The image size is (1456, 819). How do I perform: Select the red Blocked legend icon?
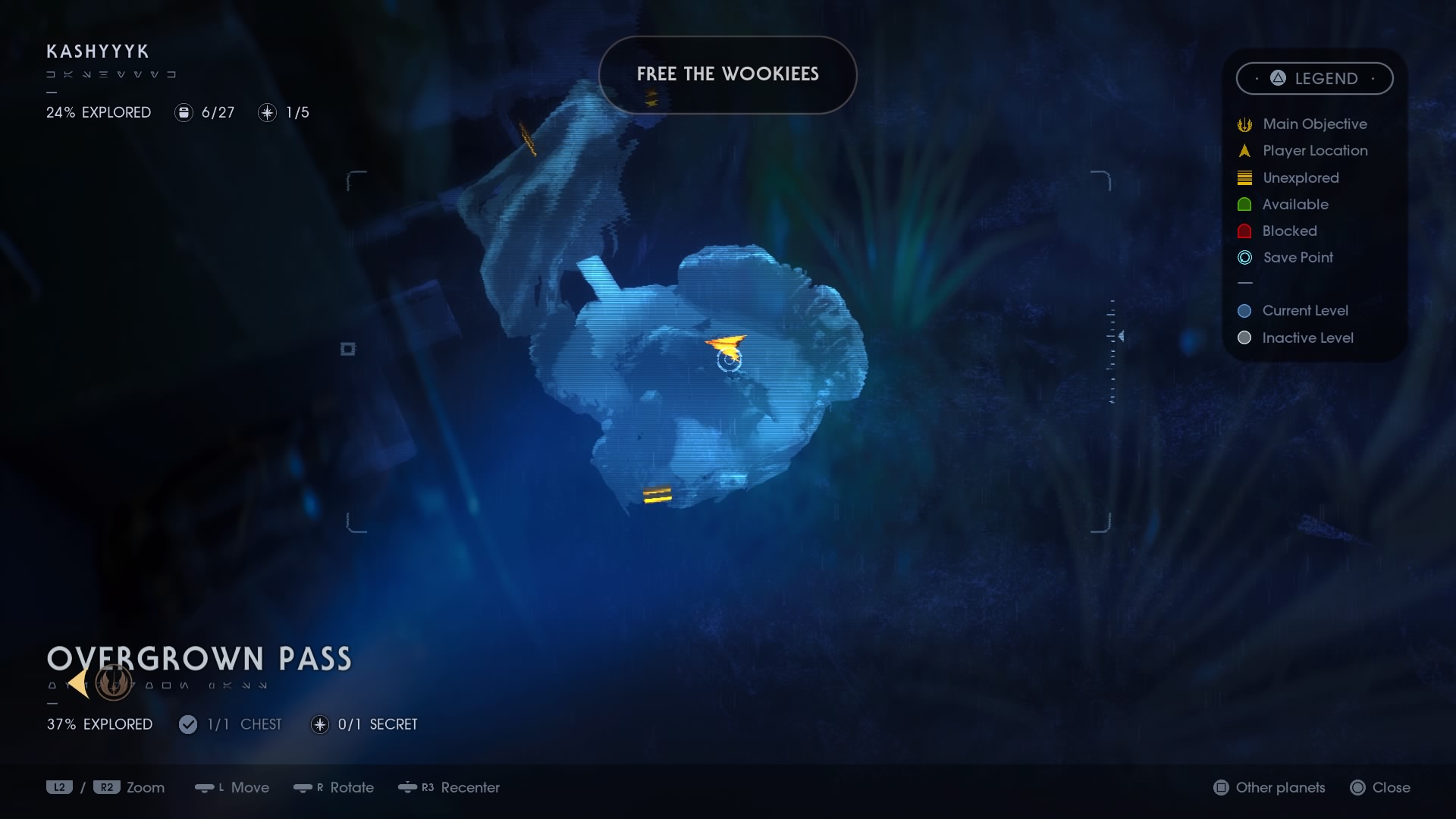(x=1244, y=231)
